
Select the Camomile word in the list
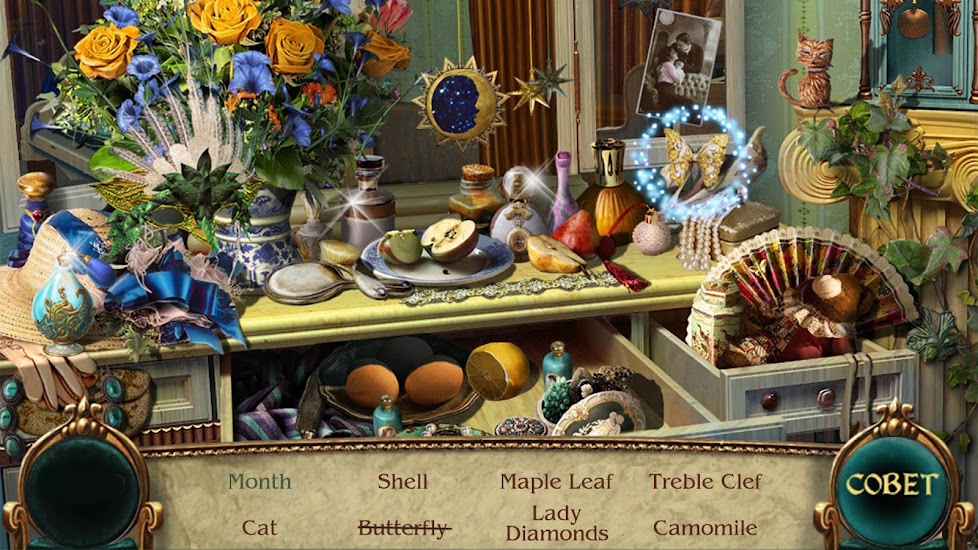705,527
